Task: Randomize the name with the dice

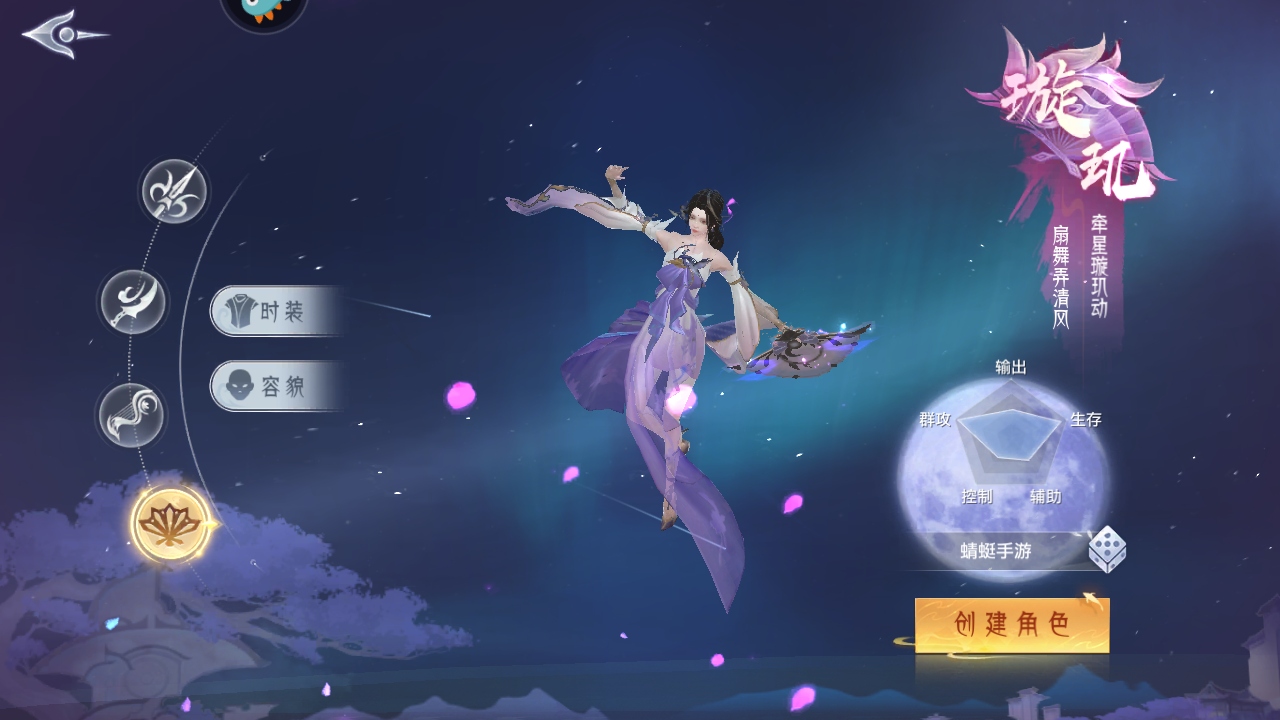Action: tap(1107, 549)
